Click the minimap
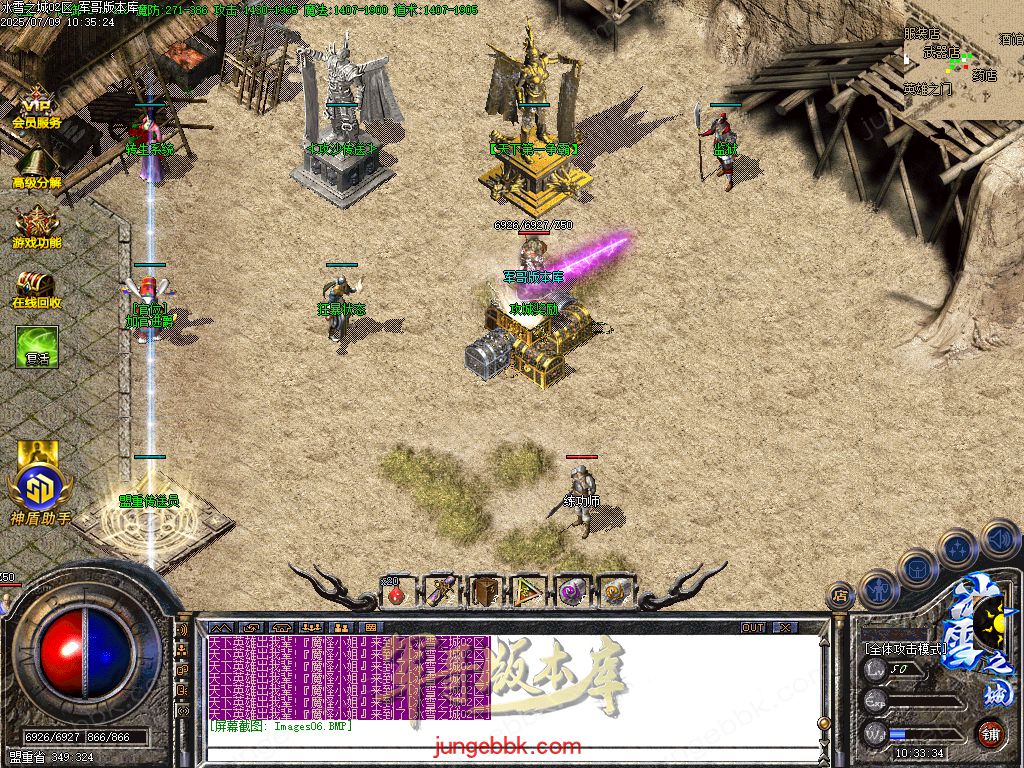This screenshot has width=1024, height=768. (963, 60)
